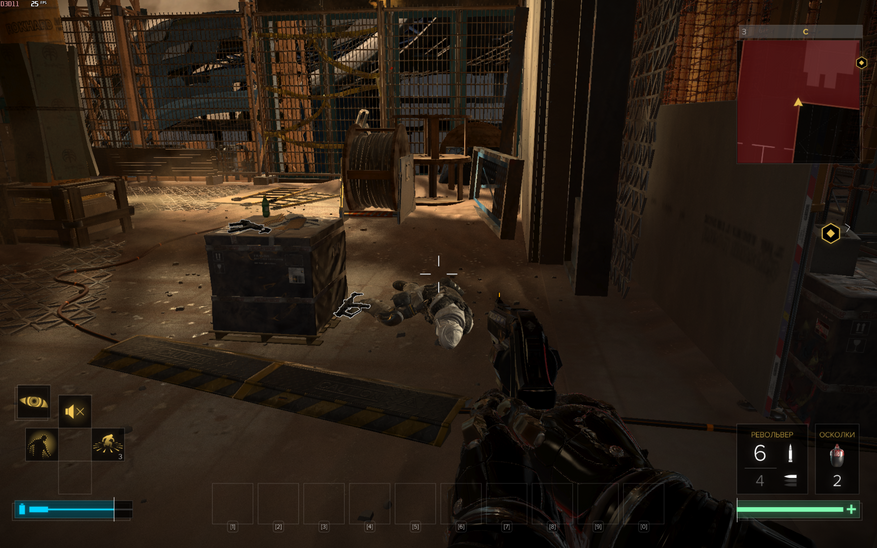
Task: Toggle the muted speaker augment icon
Action: 75,411
